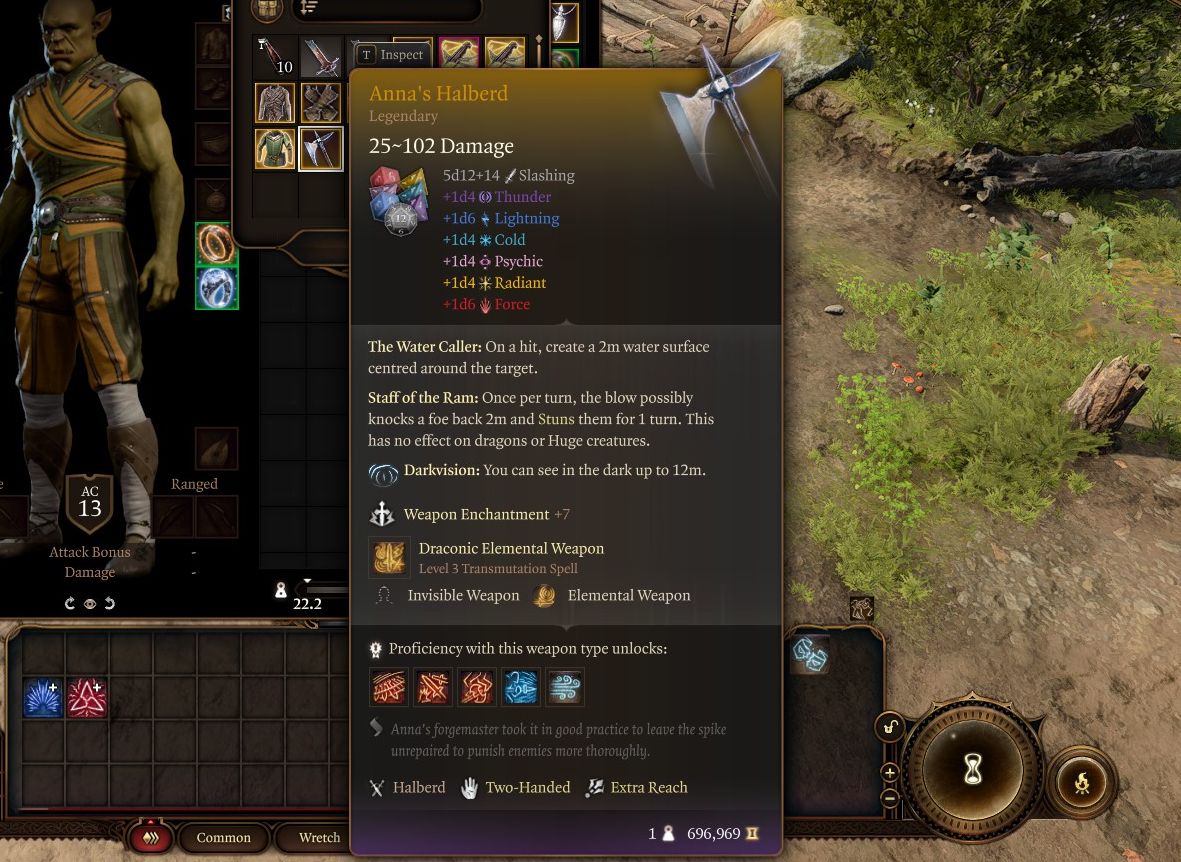
Task: Toggle the hotbar lock padlock
Action: (x=889, y=727)
